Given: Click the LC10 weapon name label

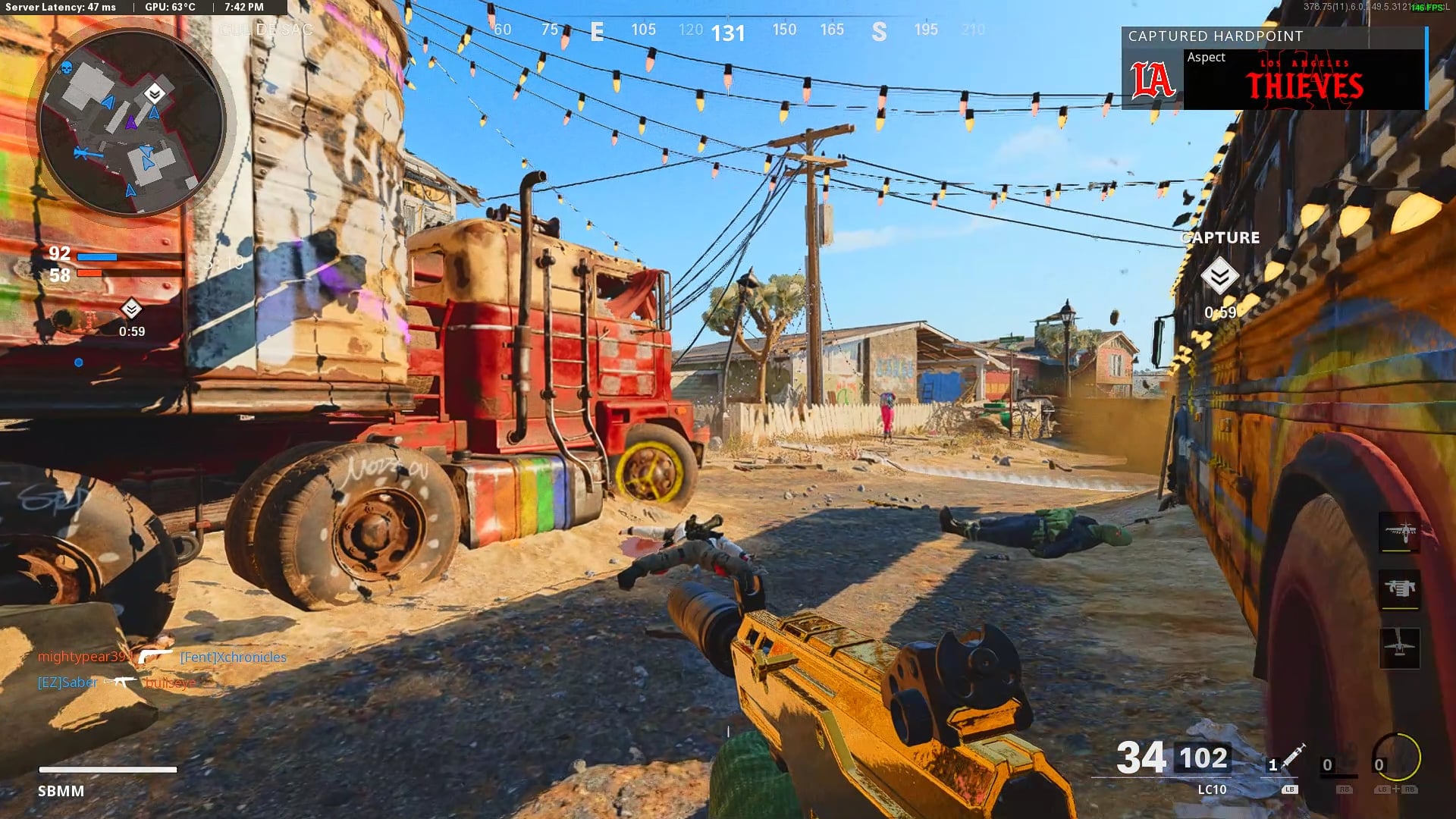Looking at the screenshot, I should coord(1212,789).
